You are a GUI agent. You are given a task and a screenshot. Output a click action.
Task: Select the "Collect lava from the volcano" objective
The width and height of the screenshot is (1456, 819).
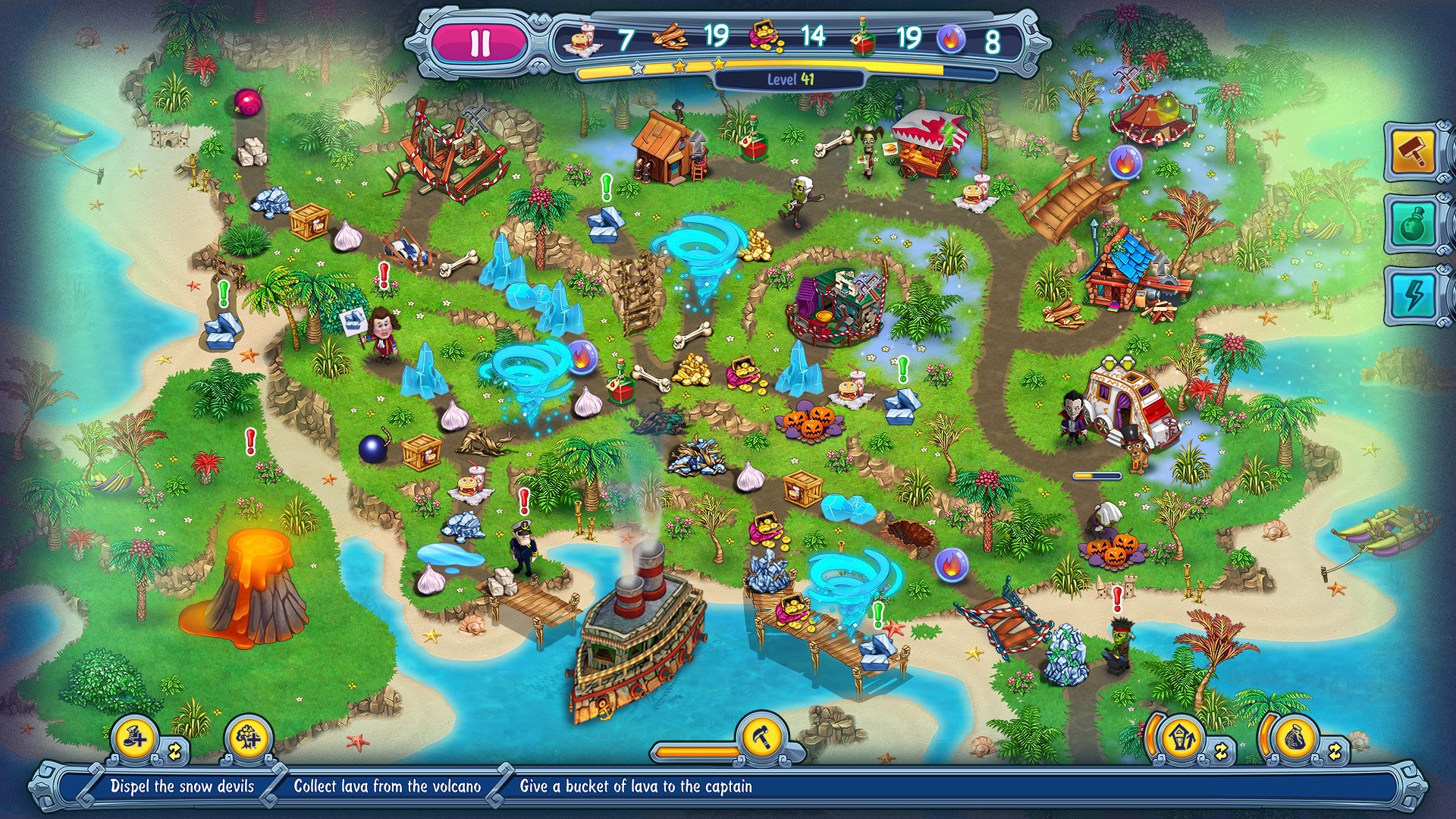[x=387, y=786]
